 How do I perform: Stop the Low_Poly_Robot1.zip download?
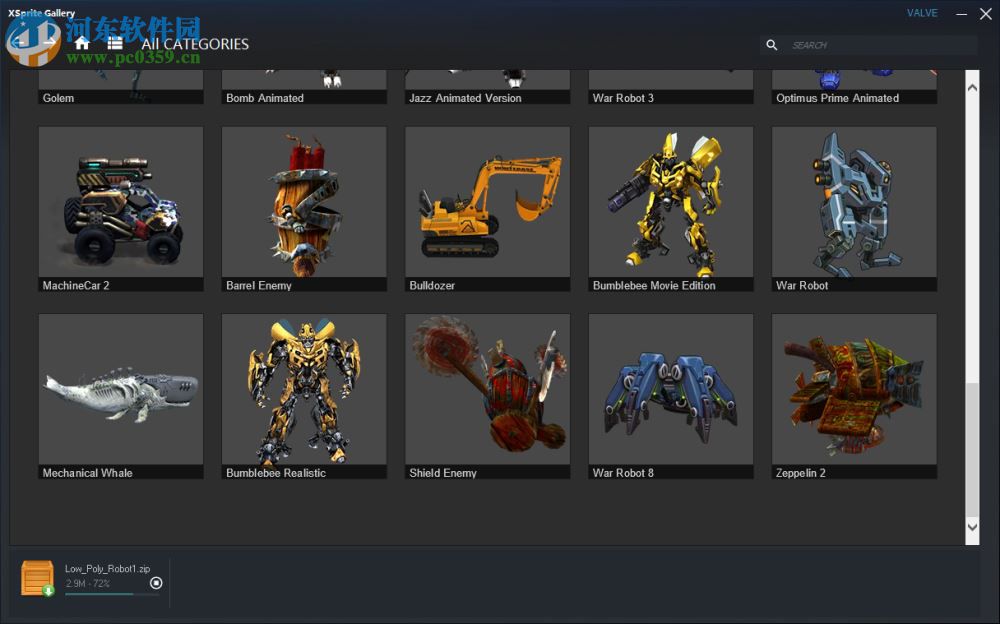[x=156, y=583]
